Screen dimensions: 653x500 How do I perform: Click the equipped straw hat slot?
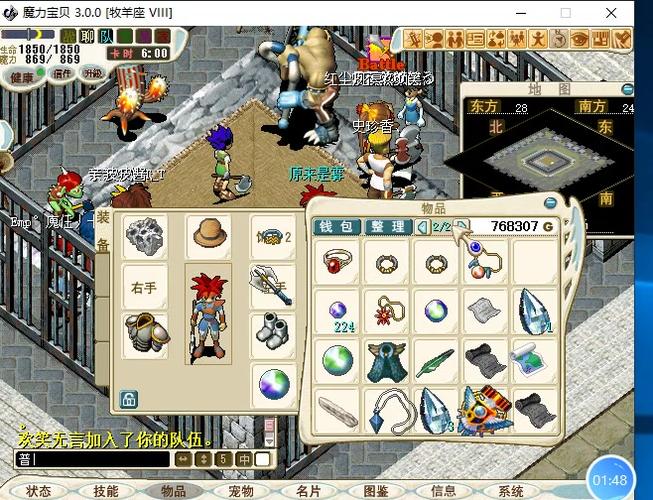(209, 234)
